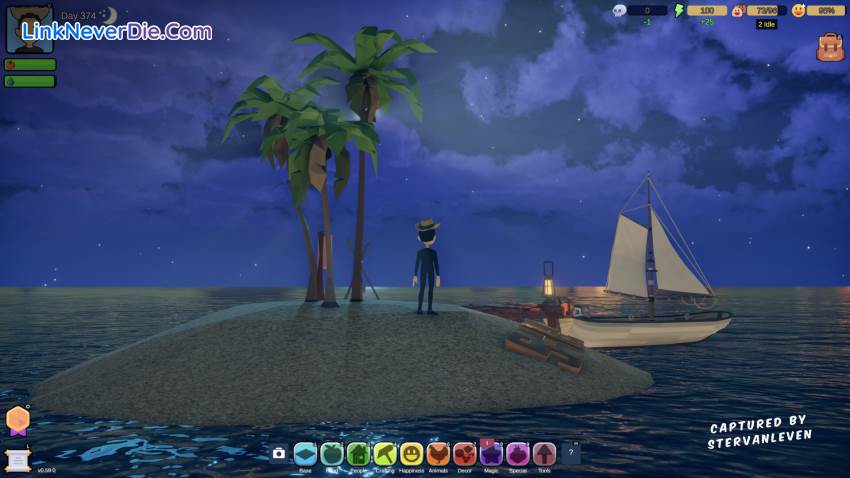
Task: Click the happiness smiley face icon
Action: (798, 11)
